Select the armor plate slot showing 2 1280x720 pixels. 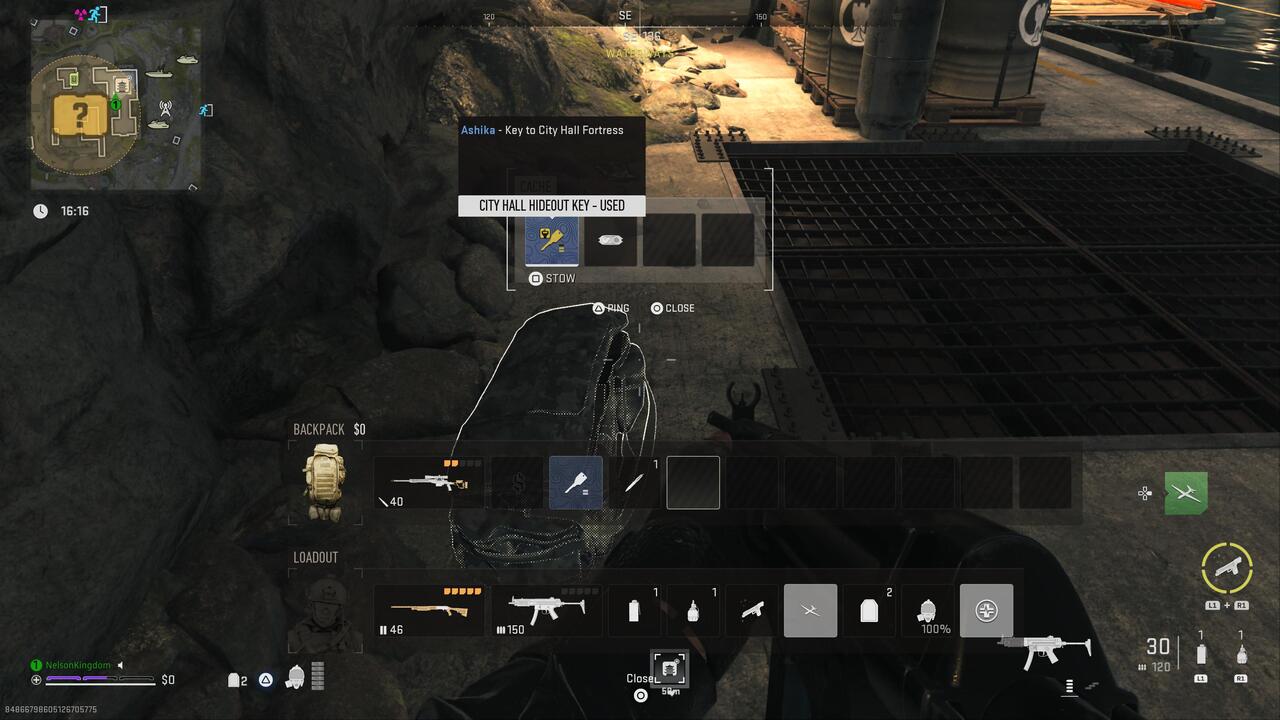[x=869, y=610]
